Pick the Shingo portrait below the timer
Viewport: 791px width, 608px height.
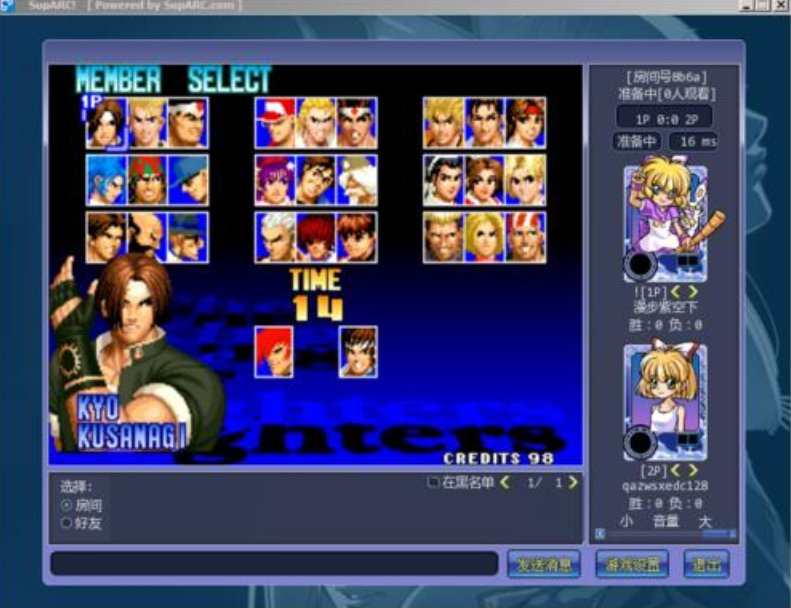[357, 352]
